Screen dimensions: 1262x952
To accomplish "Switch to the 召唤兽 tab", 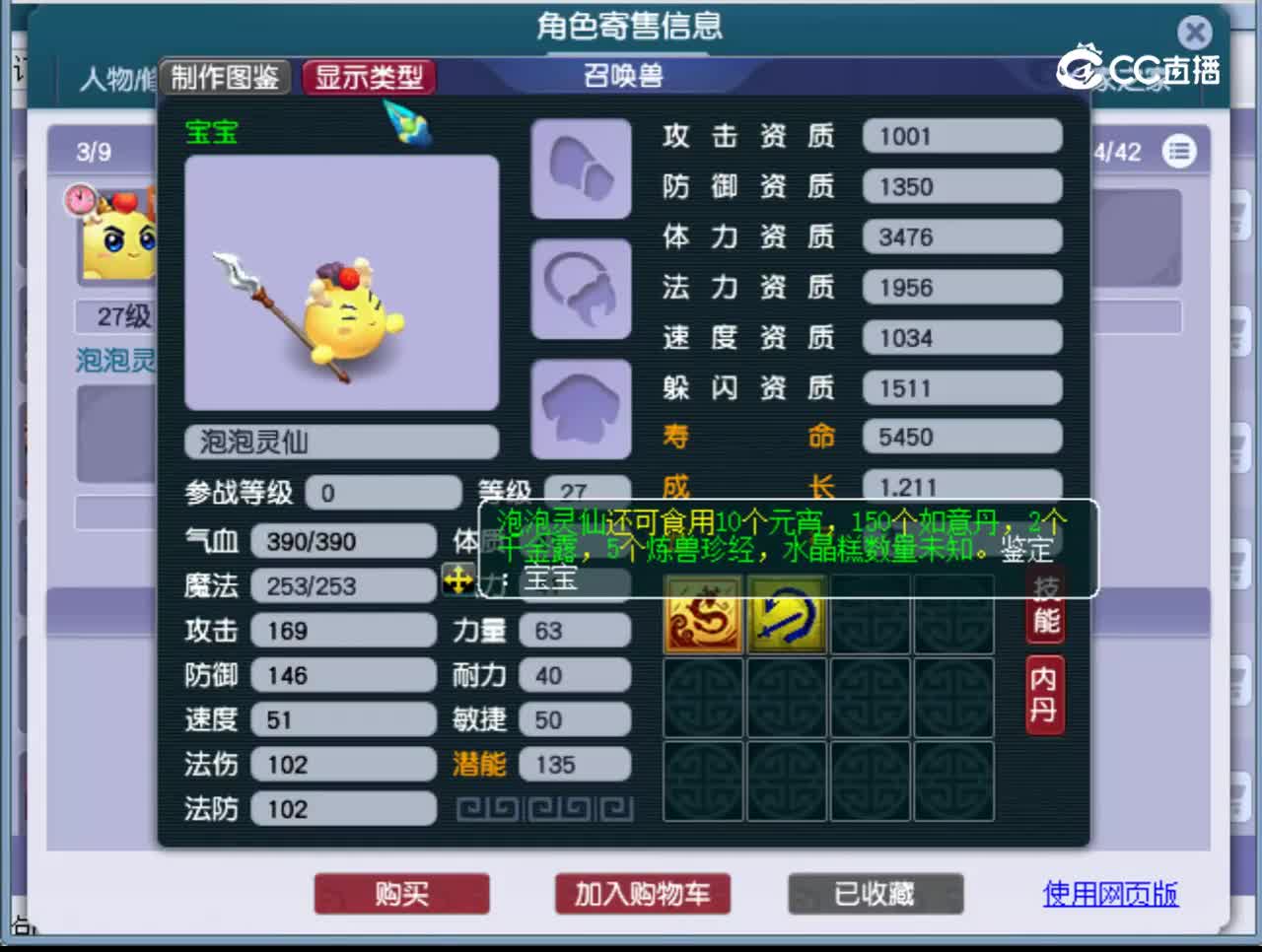I will 620,75.
